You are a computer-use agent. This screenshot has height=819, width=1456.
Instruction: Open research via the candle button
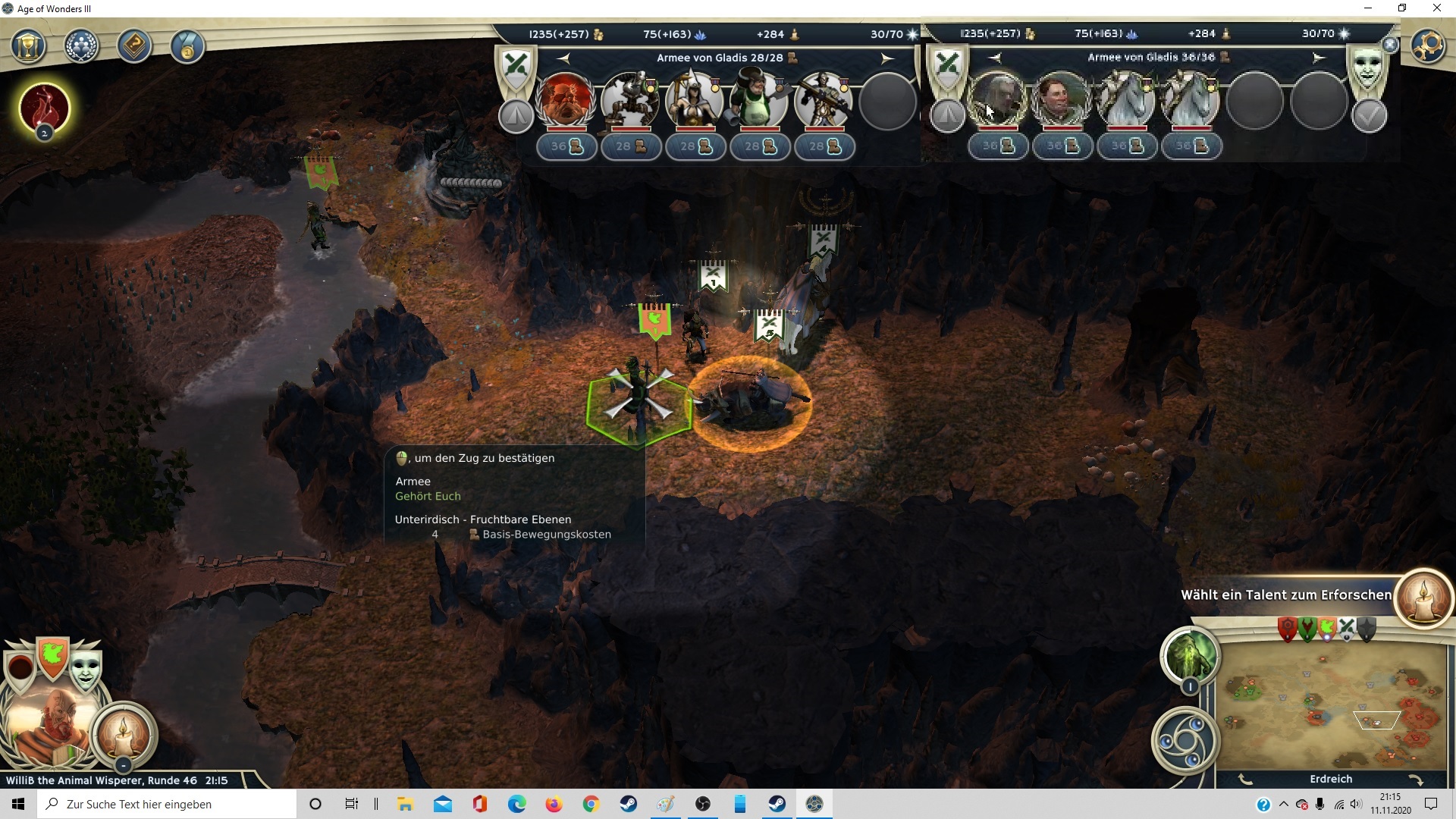tap(1423, 598)
